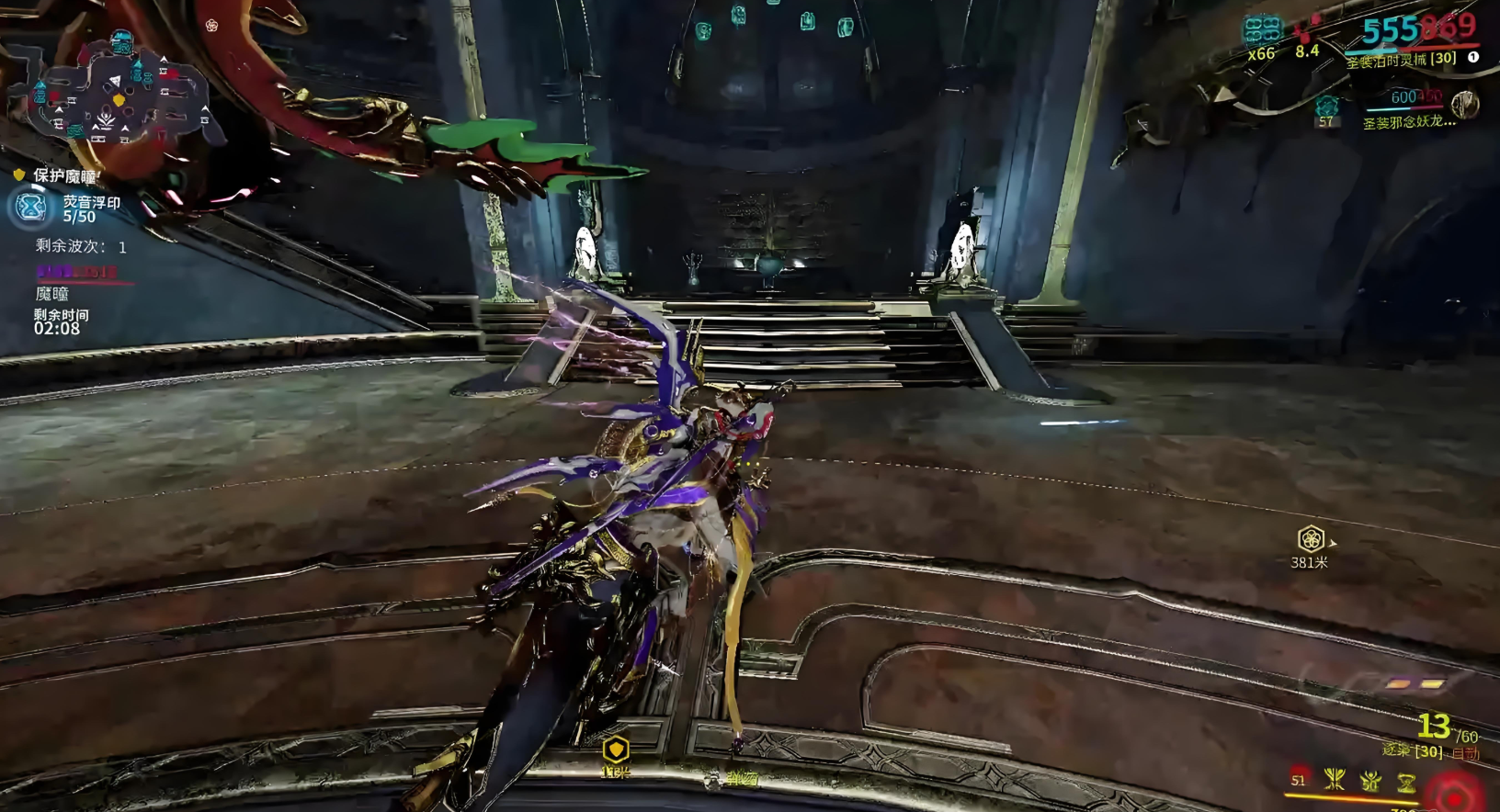Viewport: 1500px width, 812px height.
Task: Select the x66 teal buff icon
Action: 1261,31
